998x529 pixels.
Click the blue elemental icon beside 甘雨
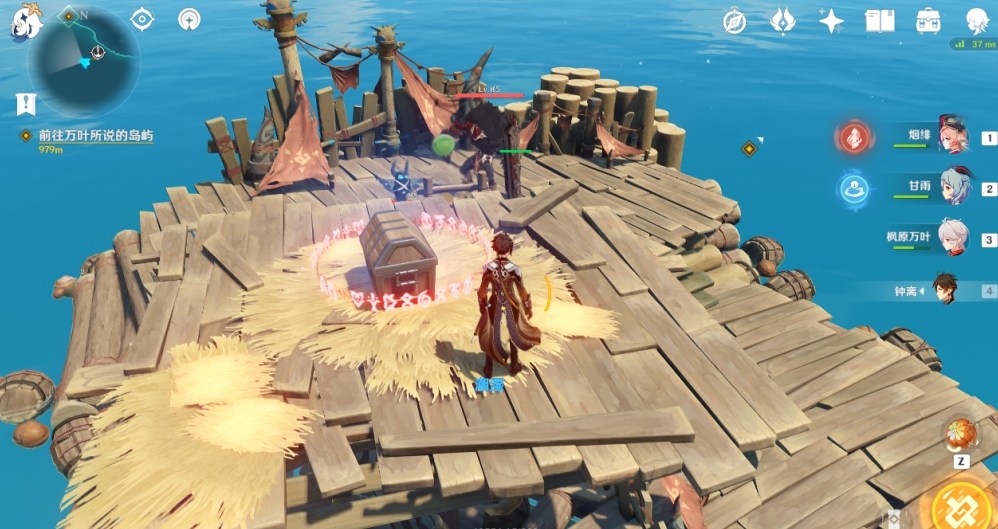[x=854, y=188]
